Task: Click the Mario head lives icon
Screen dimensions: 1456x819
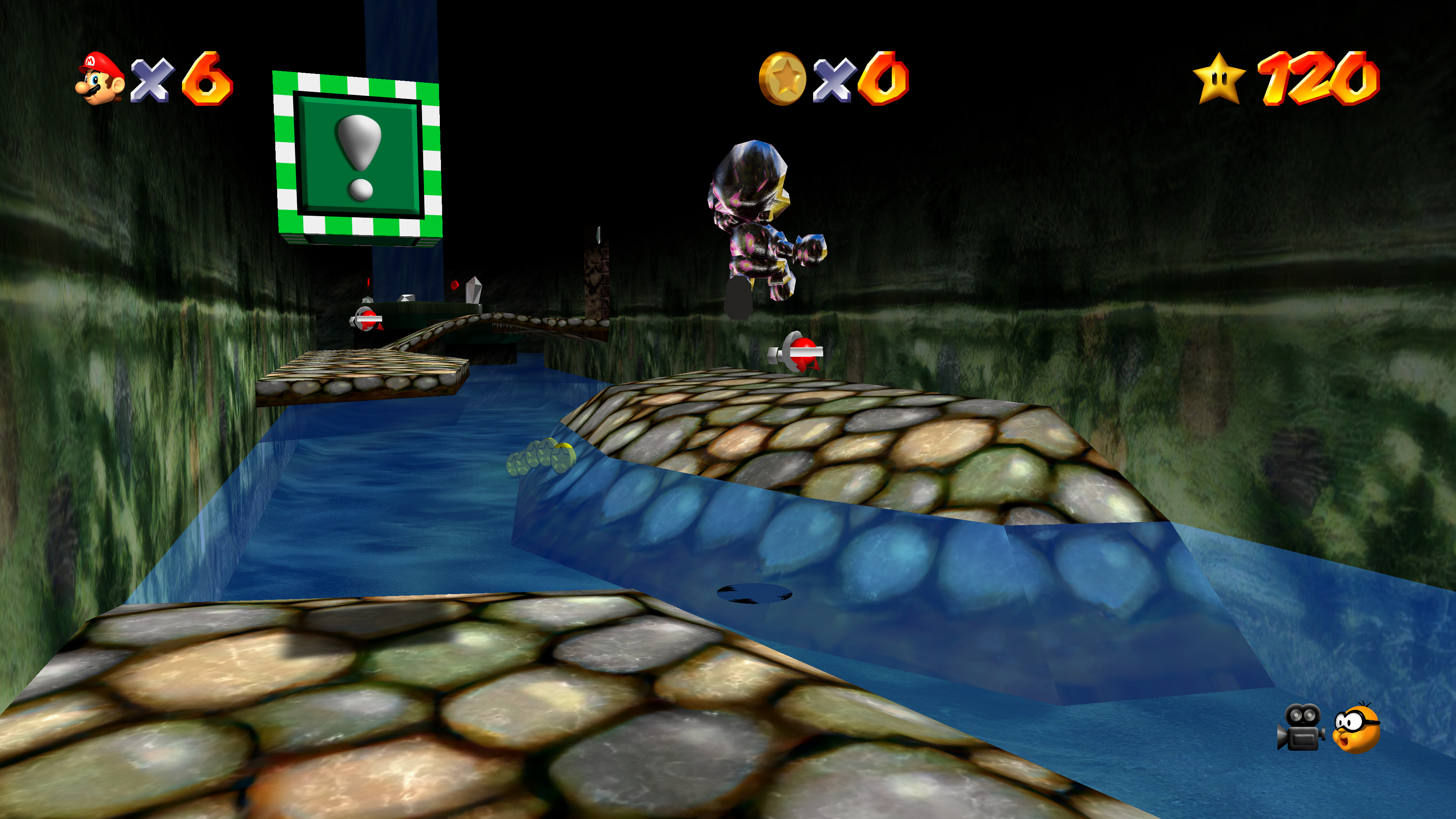Action: 100,78
